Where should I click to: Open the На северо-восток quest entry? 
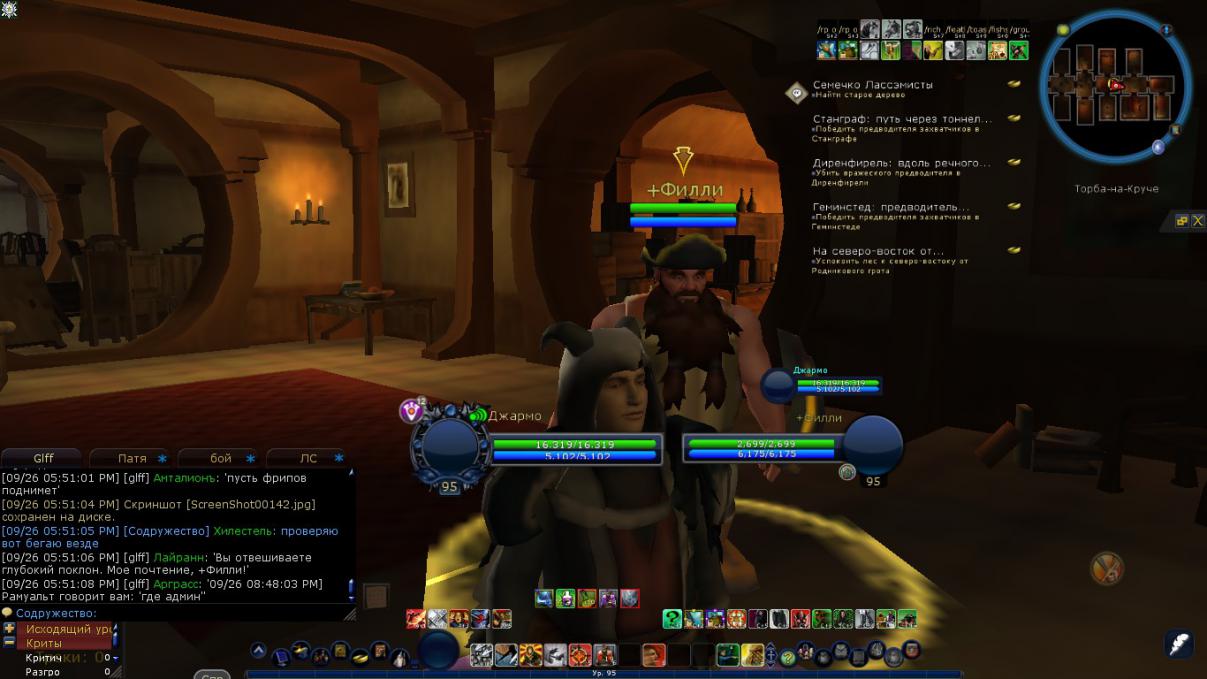click(877, 251)
